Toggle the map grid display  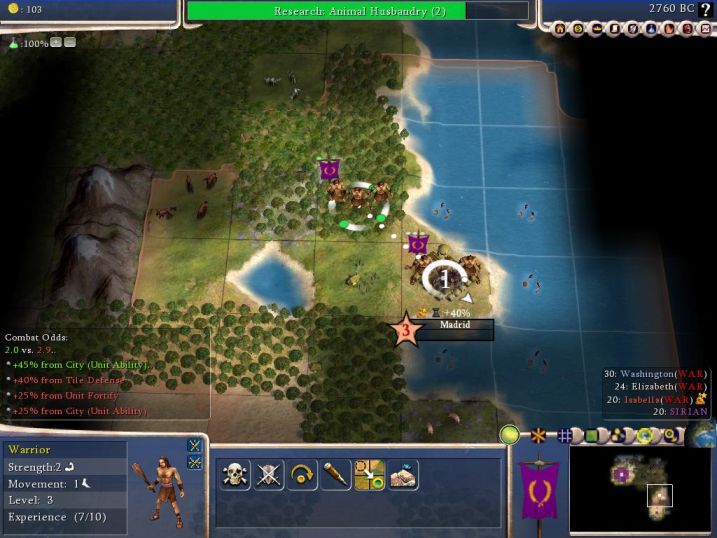[564, 436]
